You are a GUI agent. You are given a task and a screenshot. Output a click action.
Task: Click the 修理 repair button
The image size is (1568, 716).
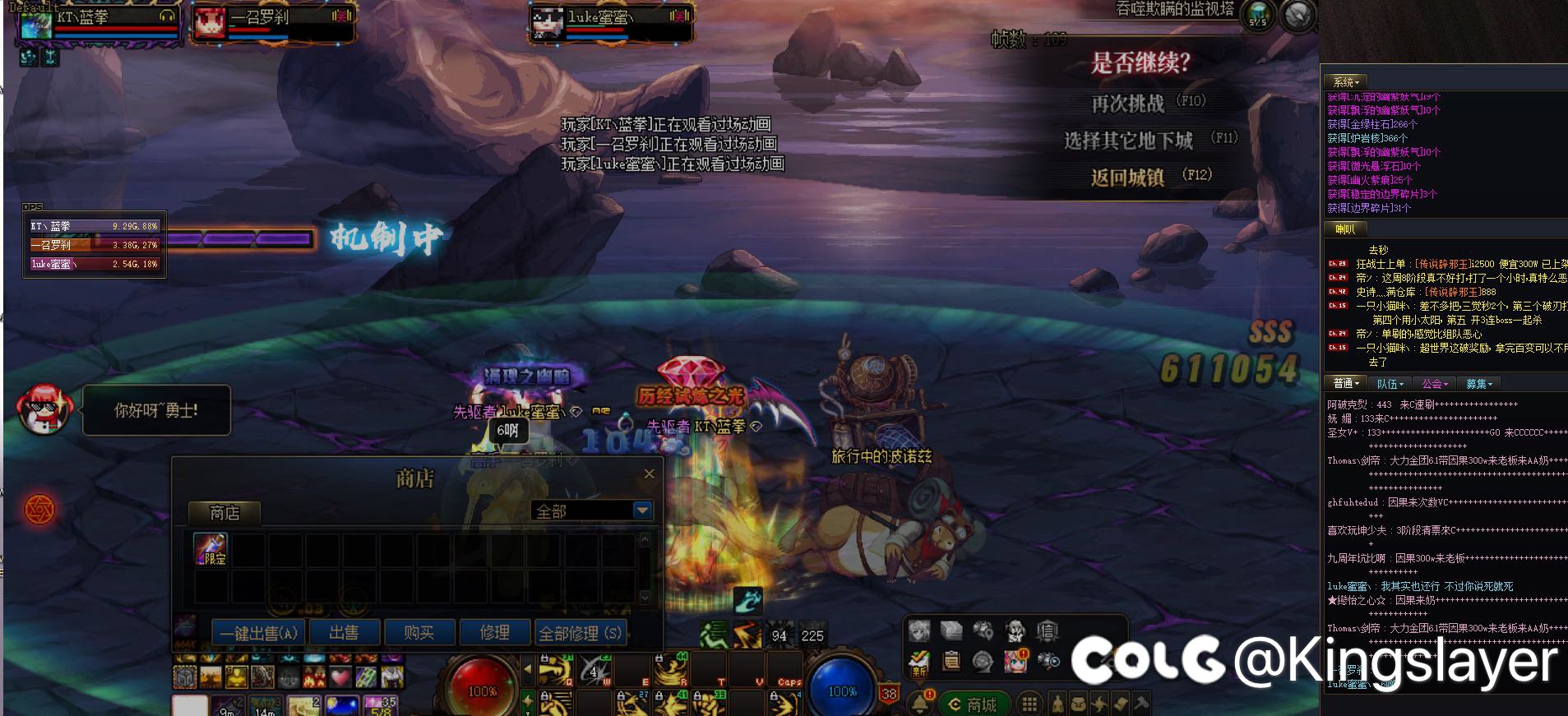click(494, 633)
